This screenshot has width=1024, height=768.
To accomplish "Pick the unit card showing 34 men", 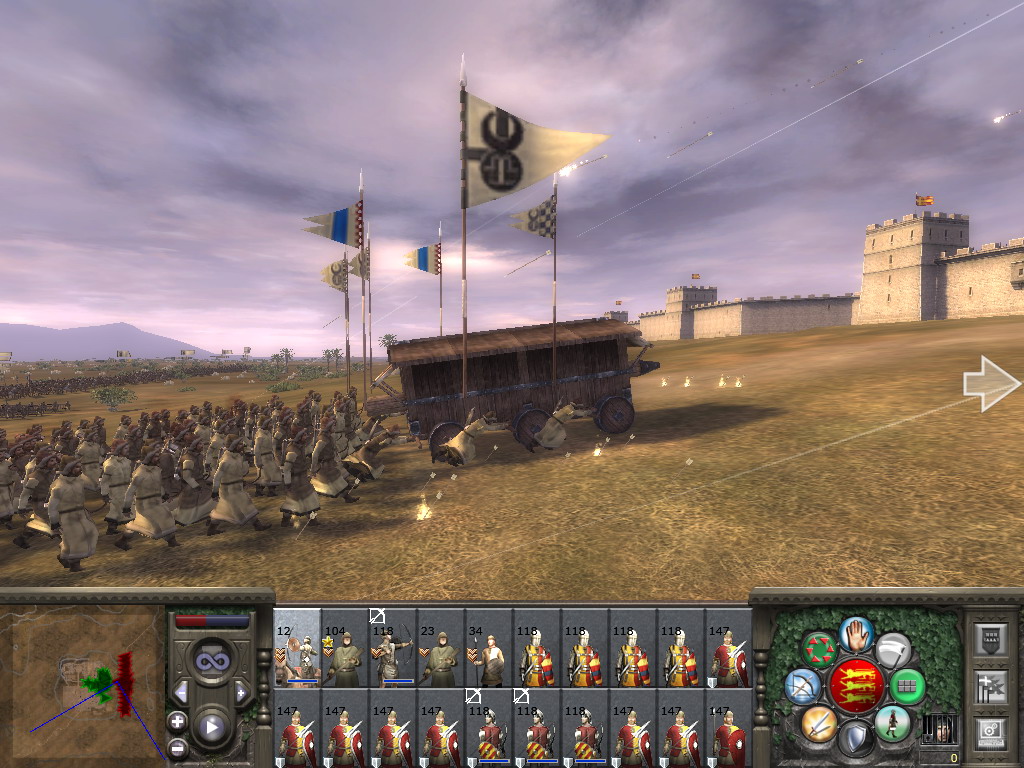I will tap(489, 648).
